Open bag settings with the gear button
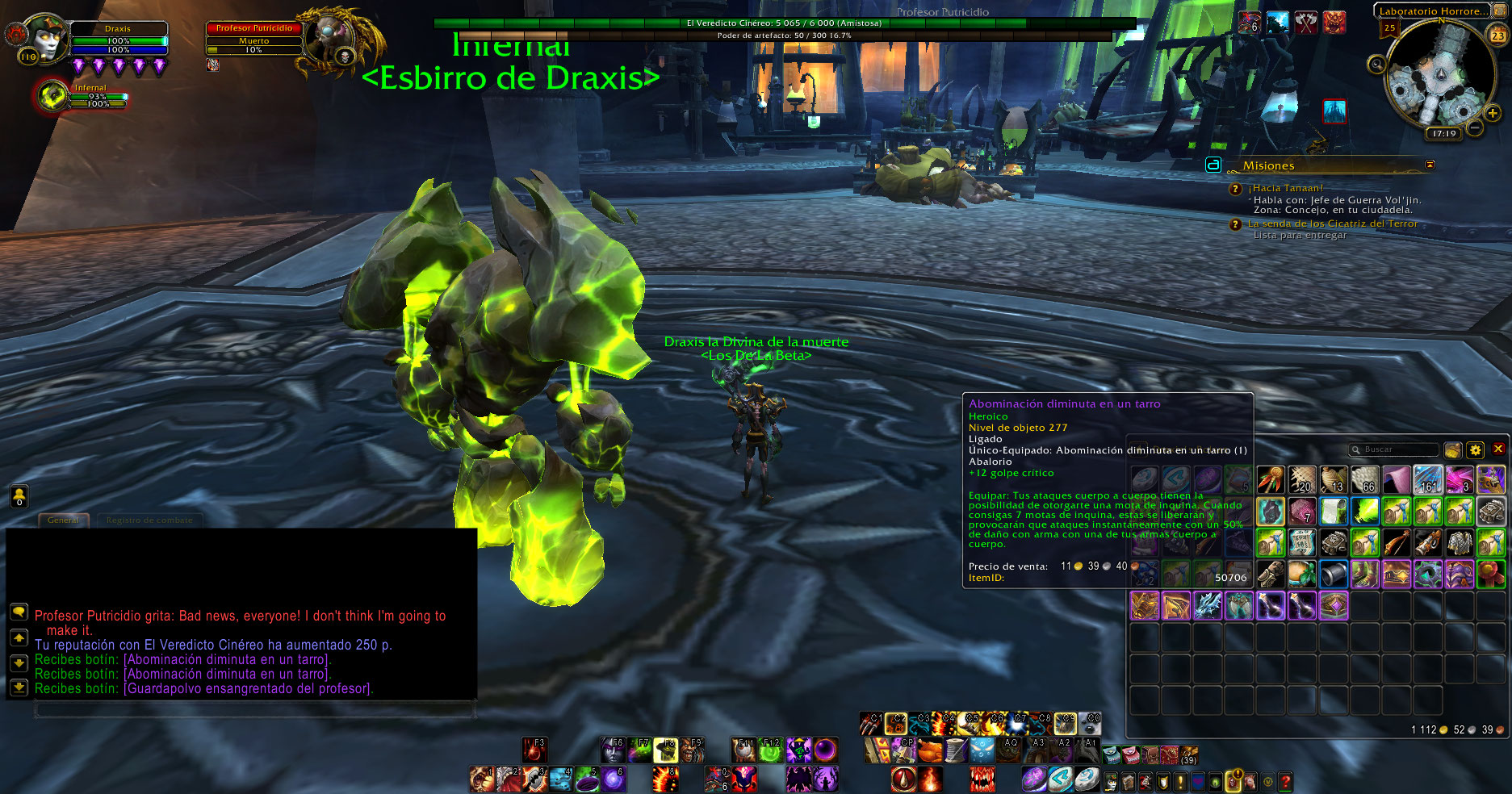Viewport: 1512px width, 794px height. [x=1475, y=450]
